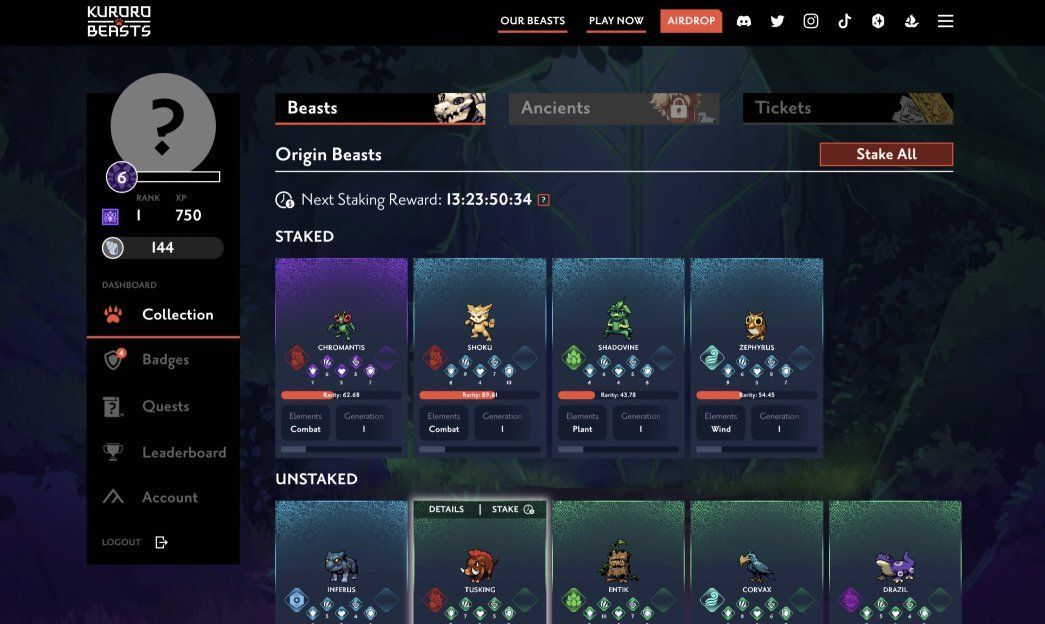
Task: Open the Our Beasts page
Action: click(532, 21)
